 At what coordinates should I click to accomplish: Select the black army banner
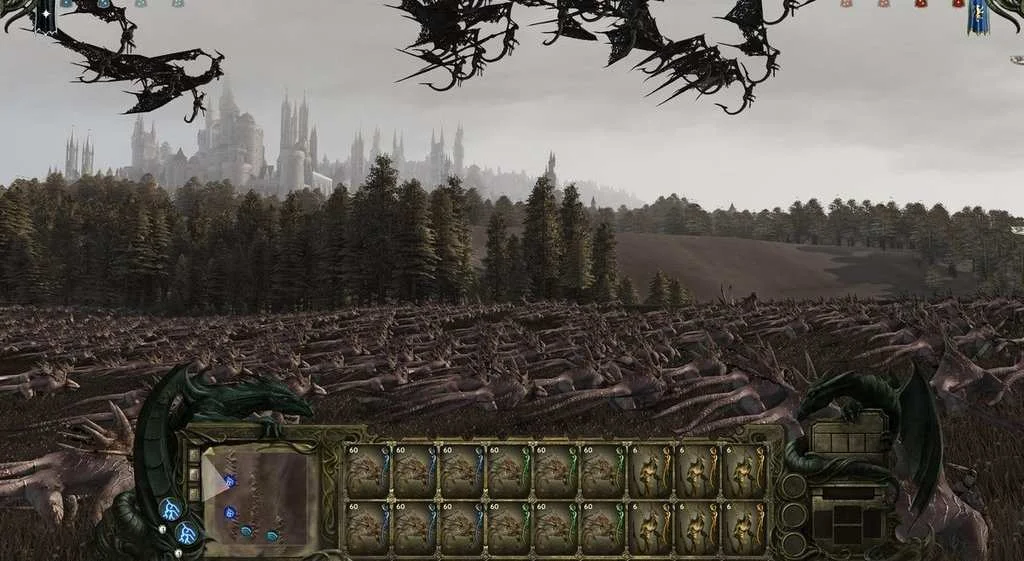(44, 14)
